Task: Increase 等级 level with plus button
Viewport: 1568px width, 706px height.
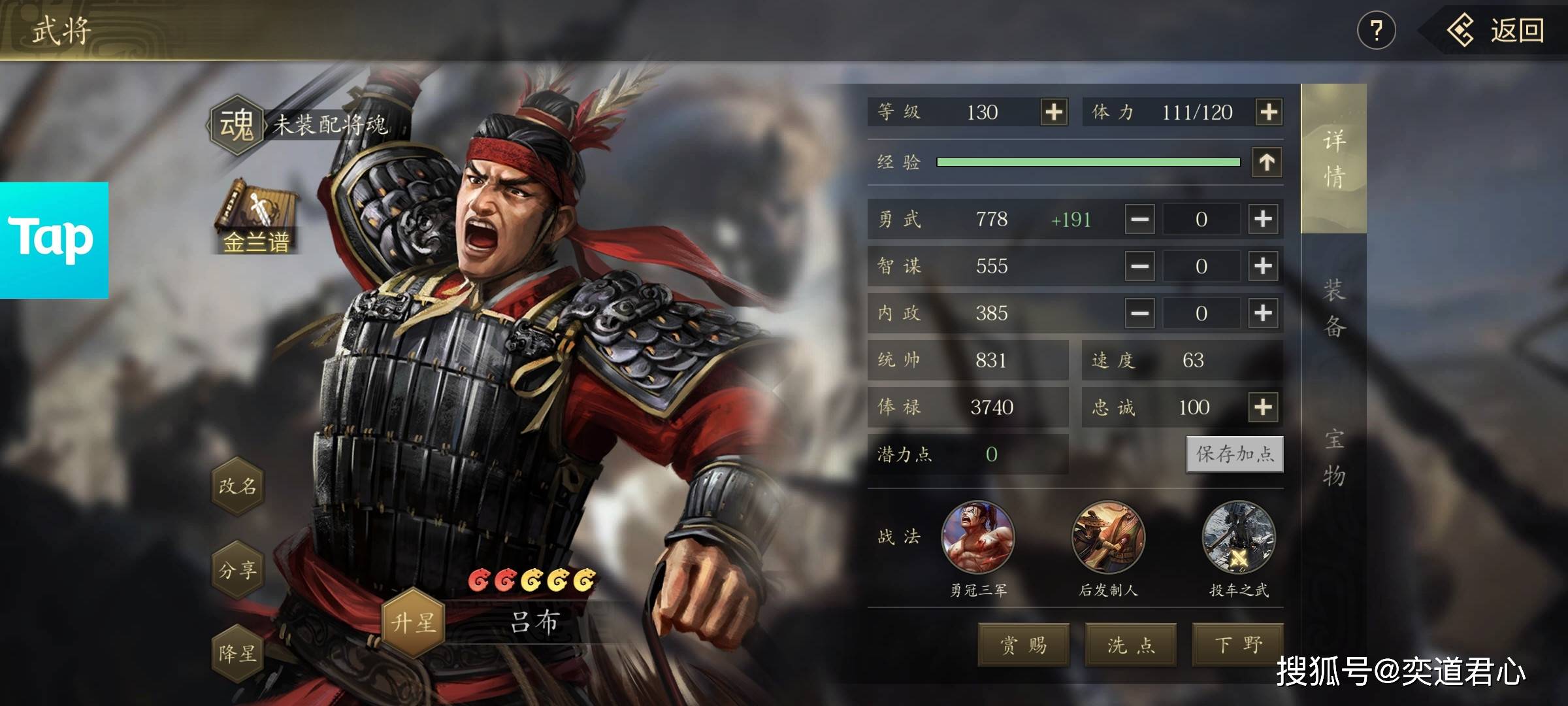Action: click(1054, 112)
